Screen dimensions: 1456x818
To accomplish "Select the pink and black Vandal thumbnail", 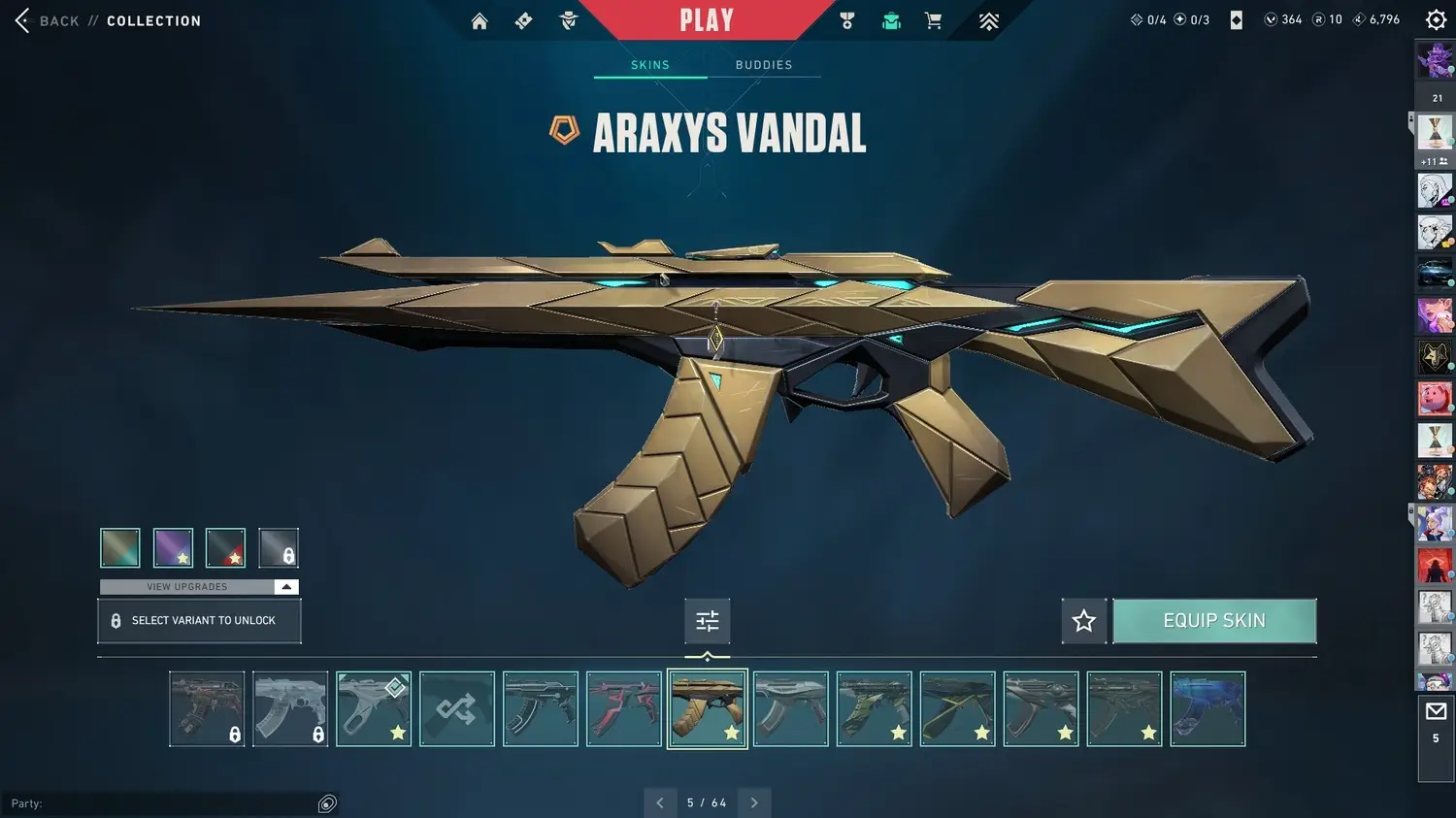I will [624, 709].
